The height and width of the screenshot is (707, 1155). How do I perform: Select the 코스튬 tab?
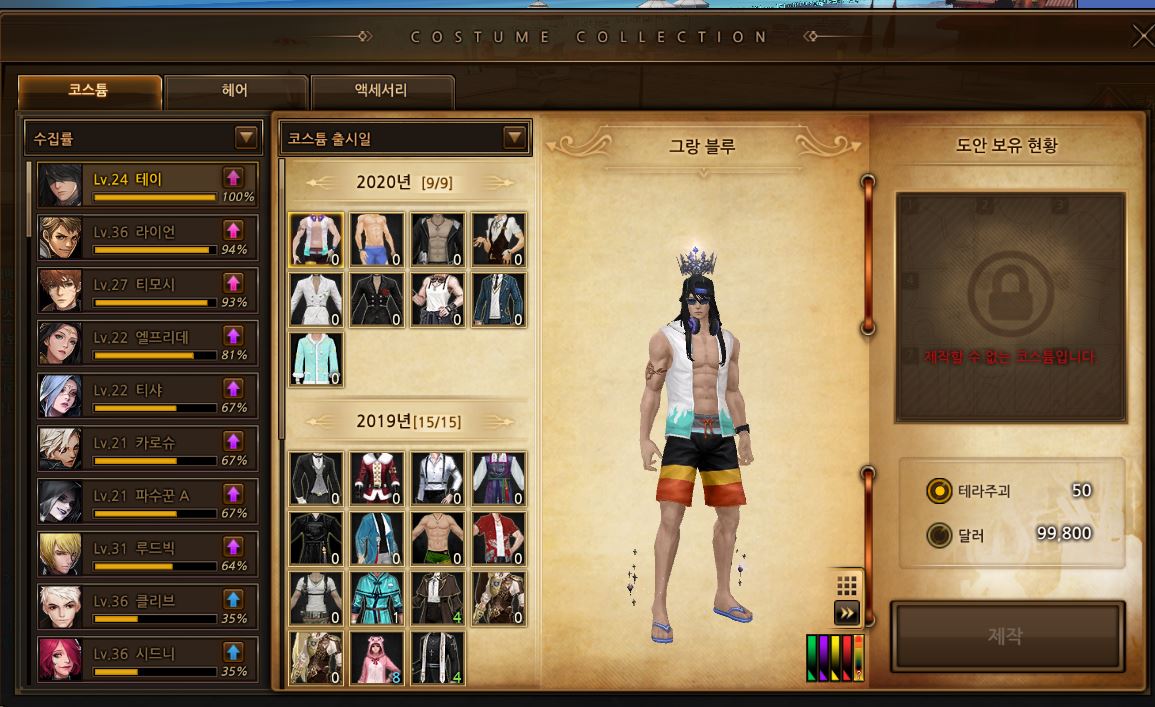point(89,91)
